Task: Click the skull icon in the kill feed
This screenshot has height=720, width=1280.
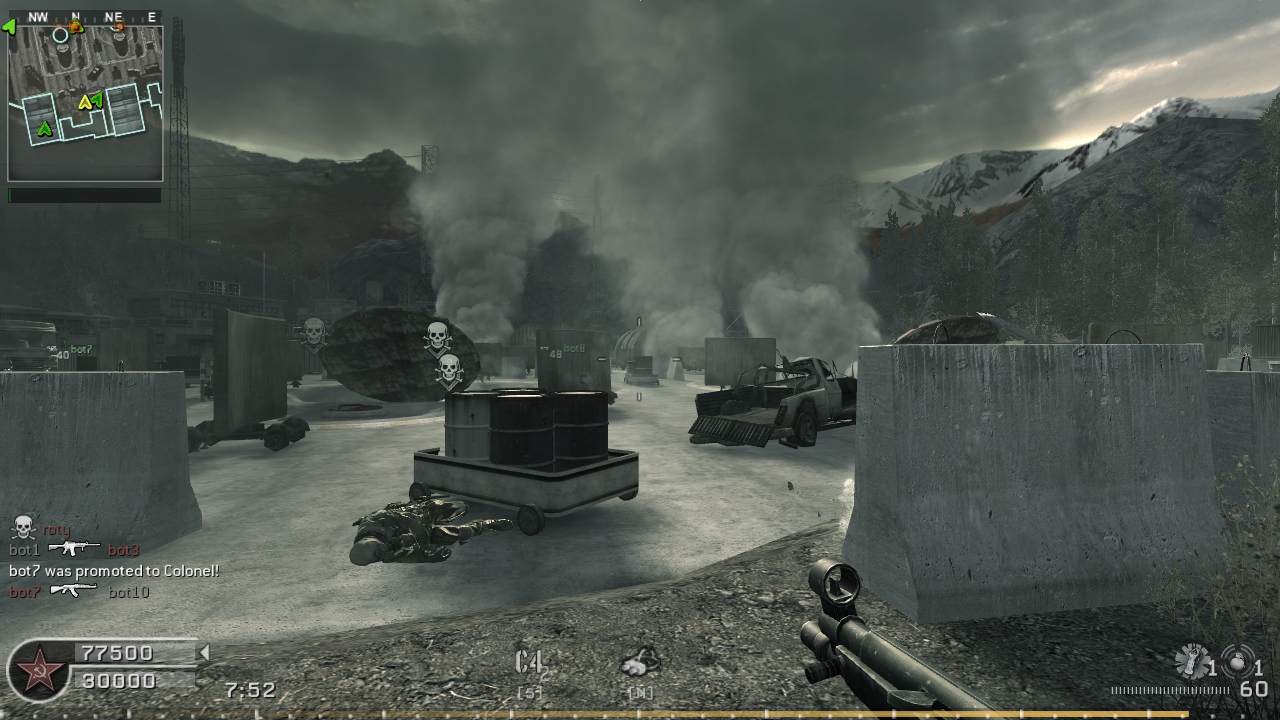Action: 23,528
